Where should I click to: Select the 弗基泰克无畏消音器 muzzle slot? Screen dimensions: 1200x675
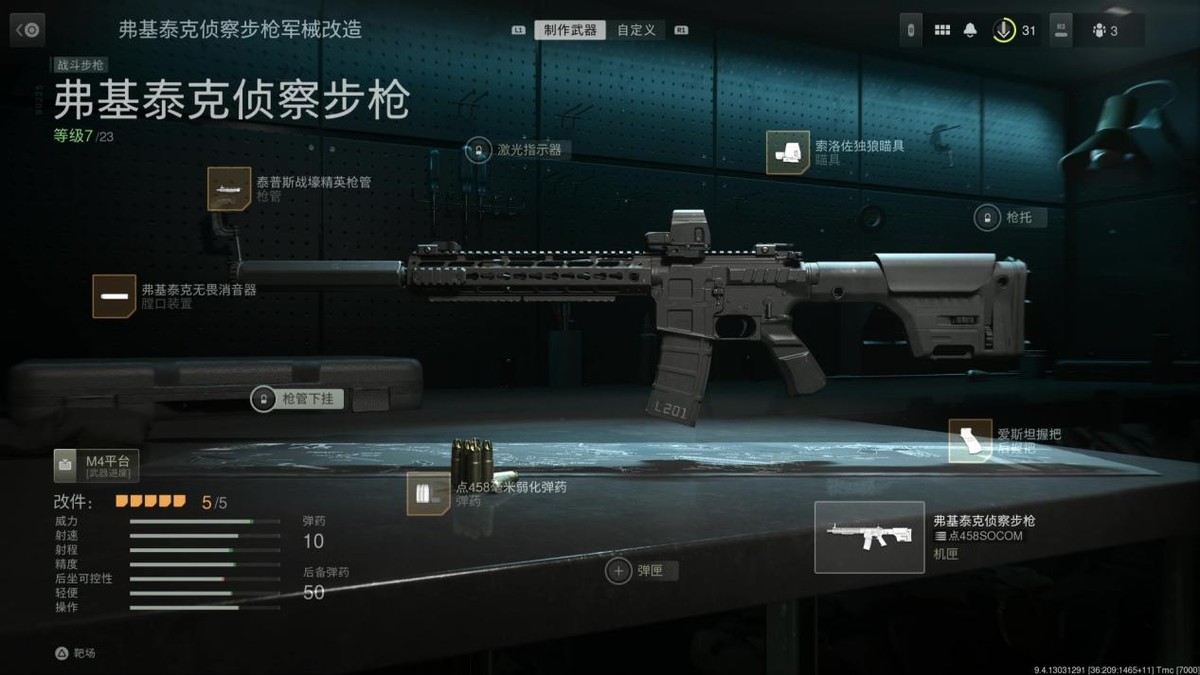coord(114,296)
